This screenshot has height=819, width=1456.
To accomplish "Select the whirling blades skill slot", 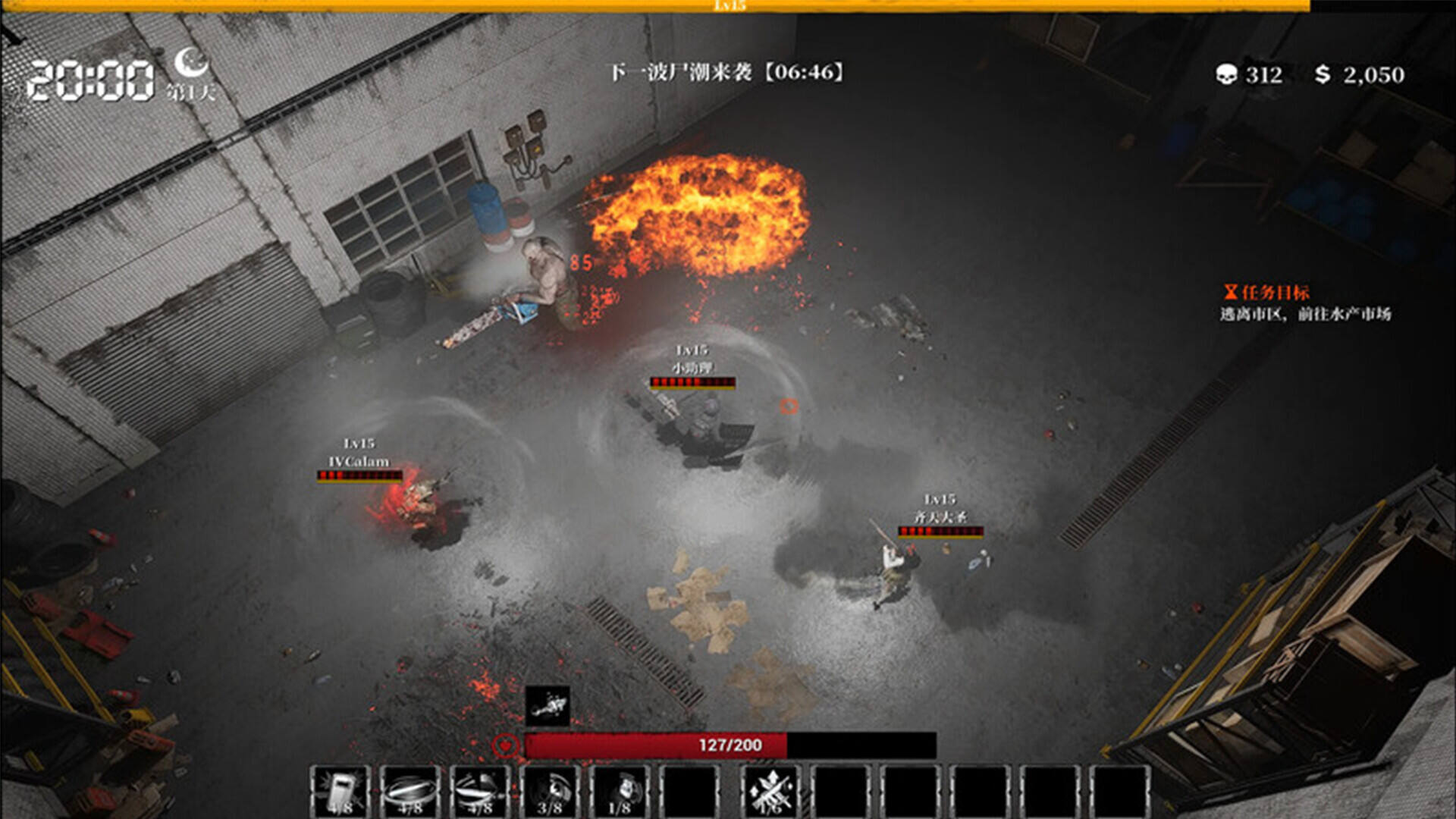I will coord(480,791).
